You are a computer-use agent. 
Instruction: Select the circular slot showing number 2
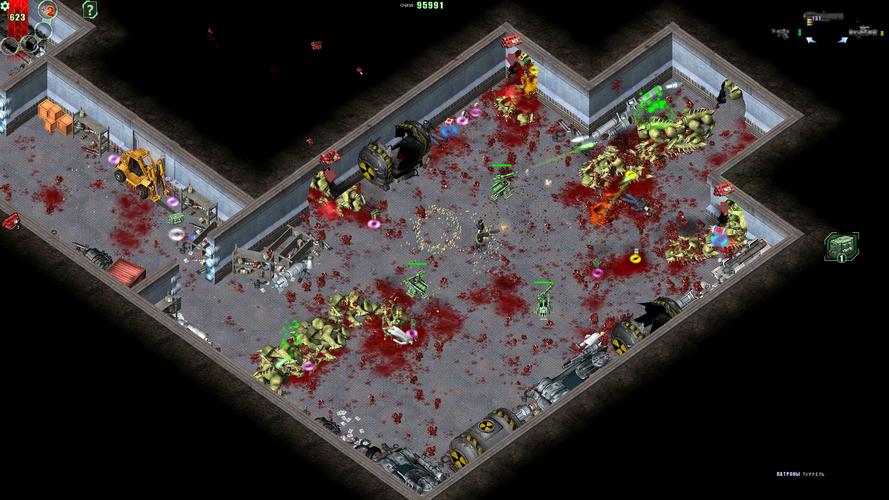click(48, 11)
